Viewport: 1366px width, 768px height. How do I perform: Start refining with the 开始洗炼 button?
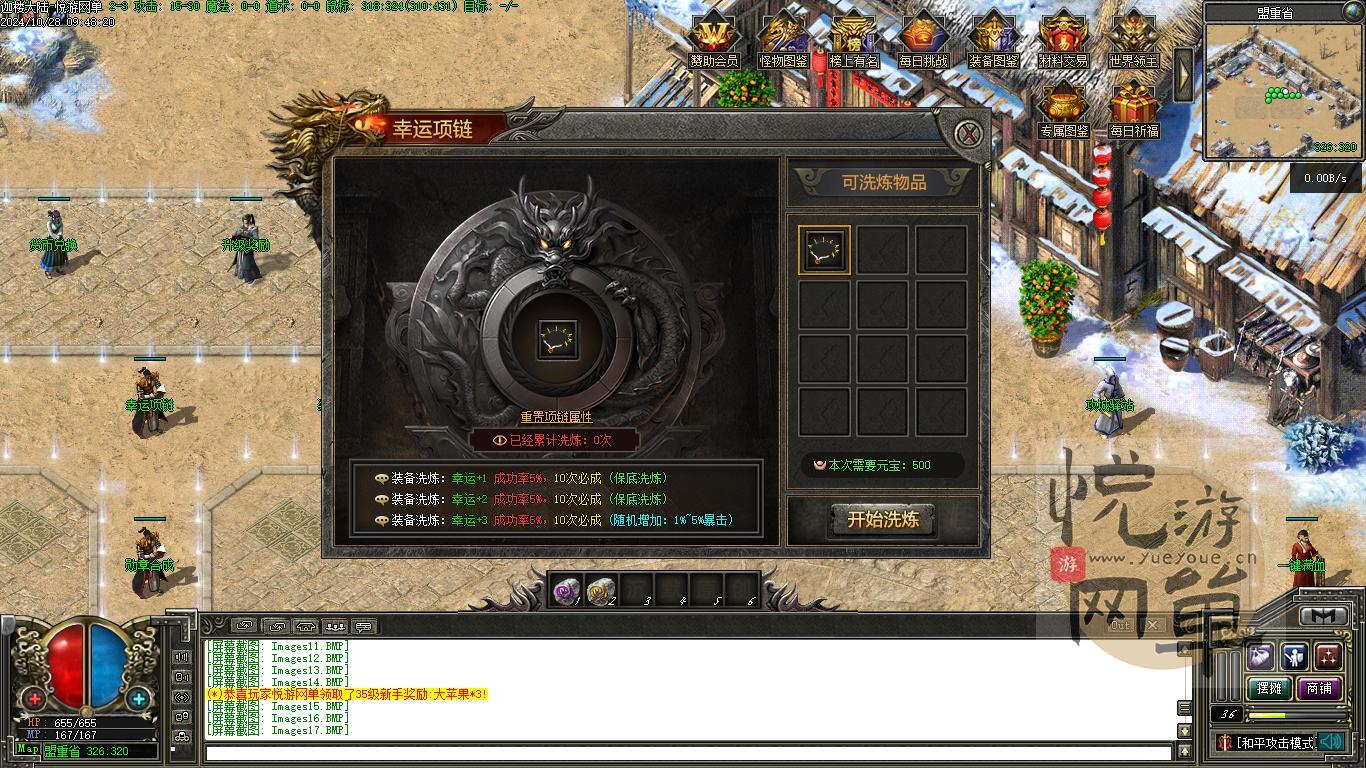(882, 520)
